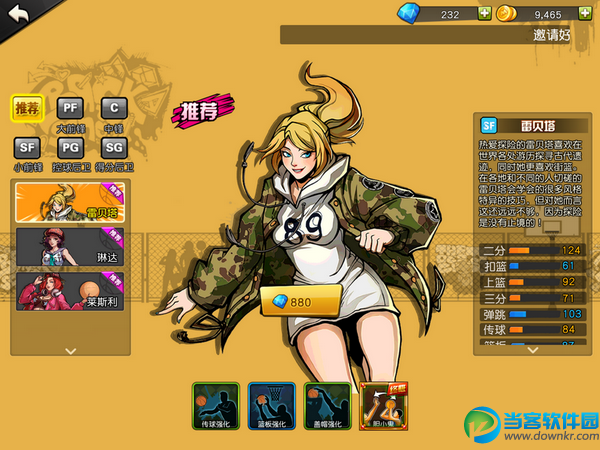Screen dimensions: 600x450
Task: Expand the character list with down arrow
Action: 70,351
